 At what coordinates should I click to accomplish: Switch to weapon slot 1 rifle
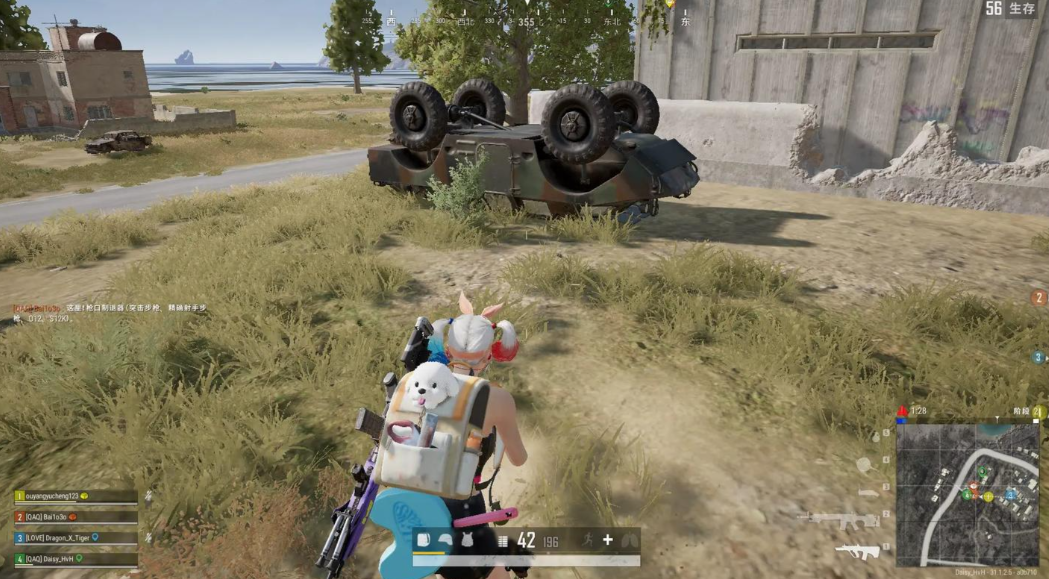857,550
